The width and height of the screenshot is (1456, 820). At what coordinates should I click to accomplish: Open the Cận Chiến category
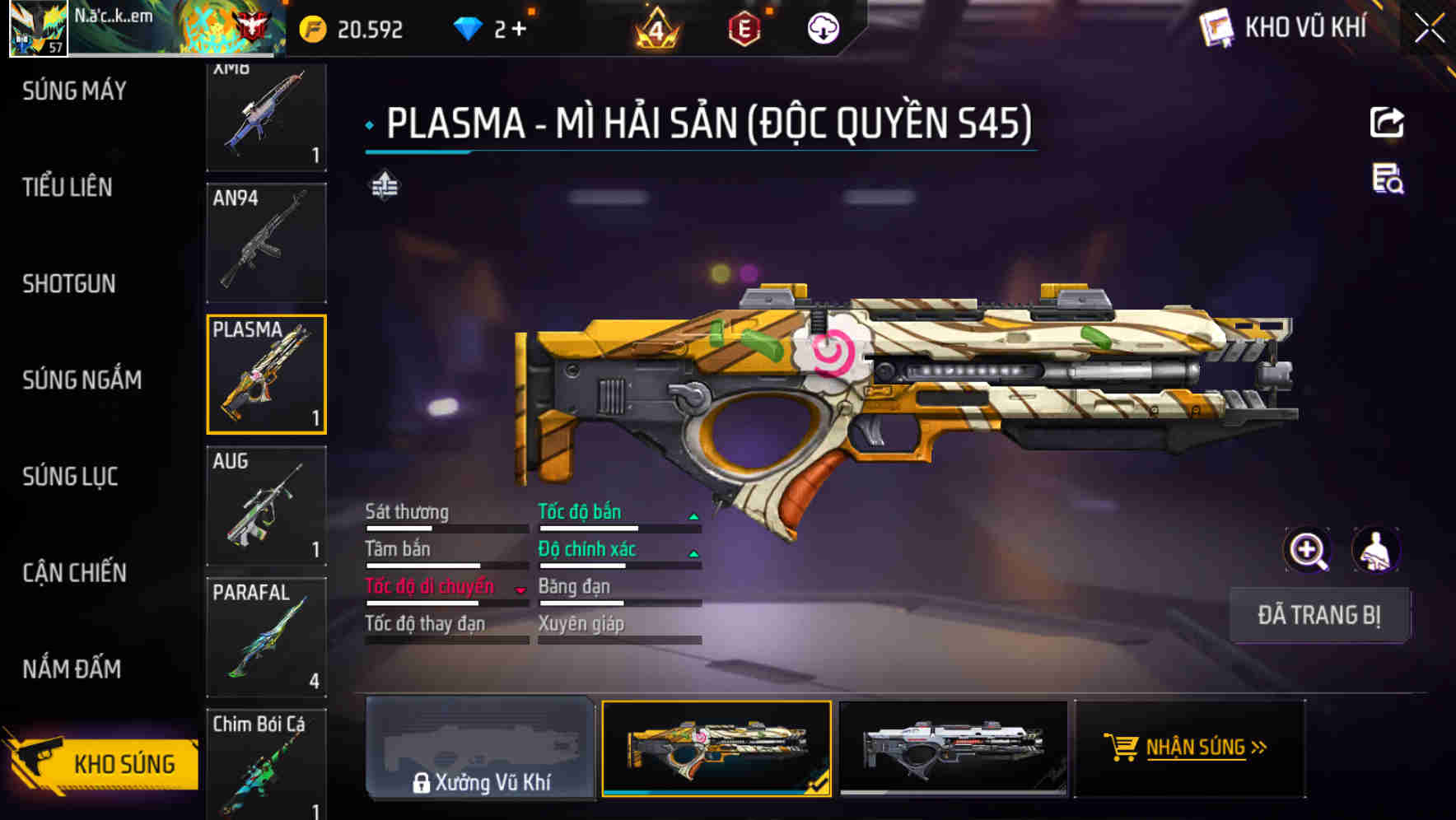tap(74, 572)
